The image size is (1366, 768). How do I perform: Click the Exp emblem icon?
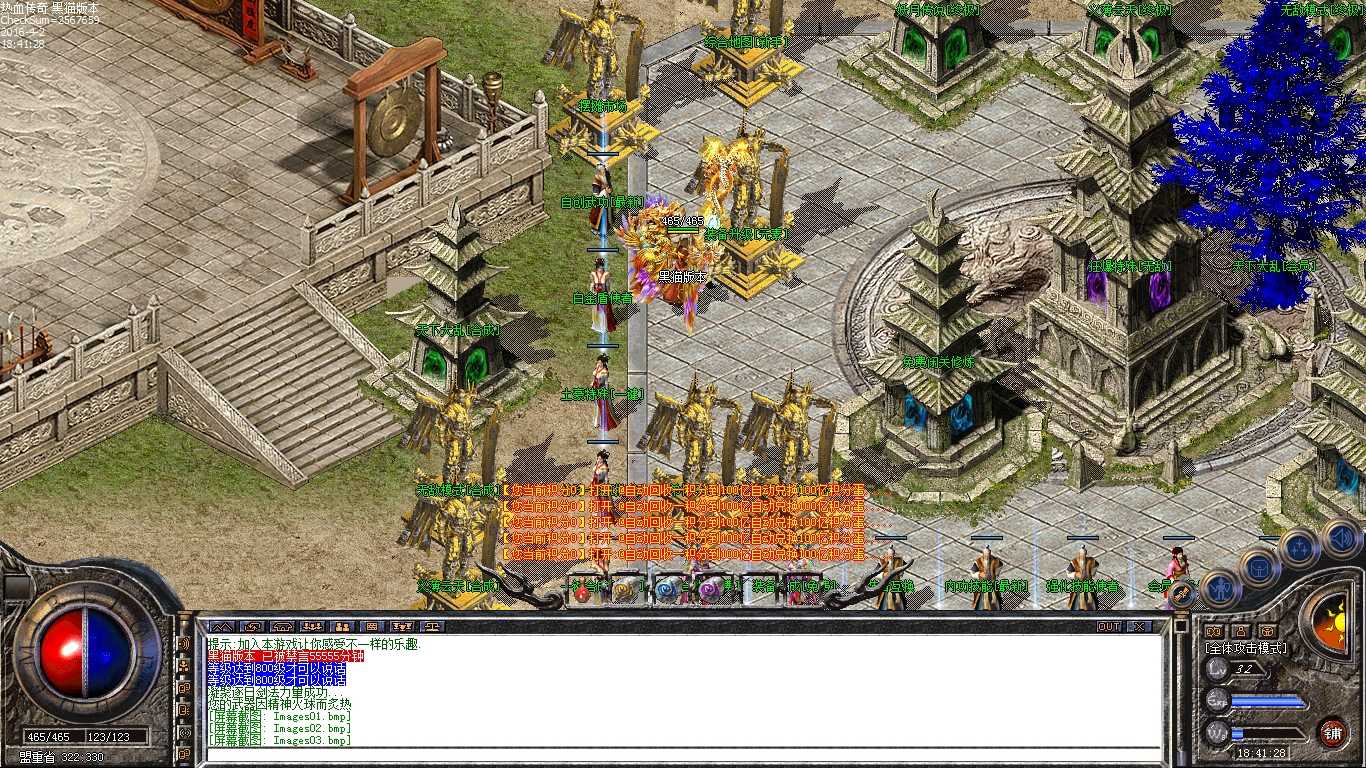(1215, 700)
